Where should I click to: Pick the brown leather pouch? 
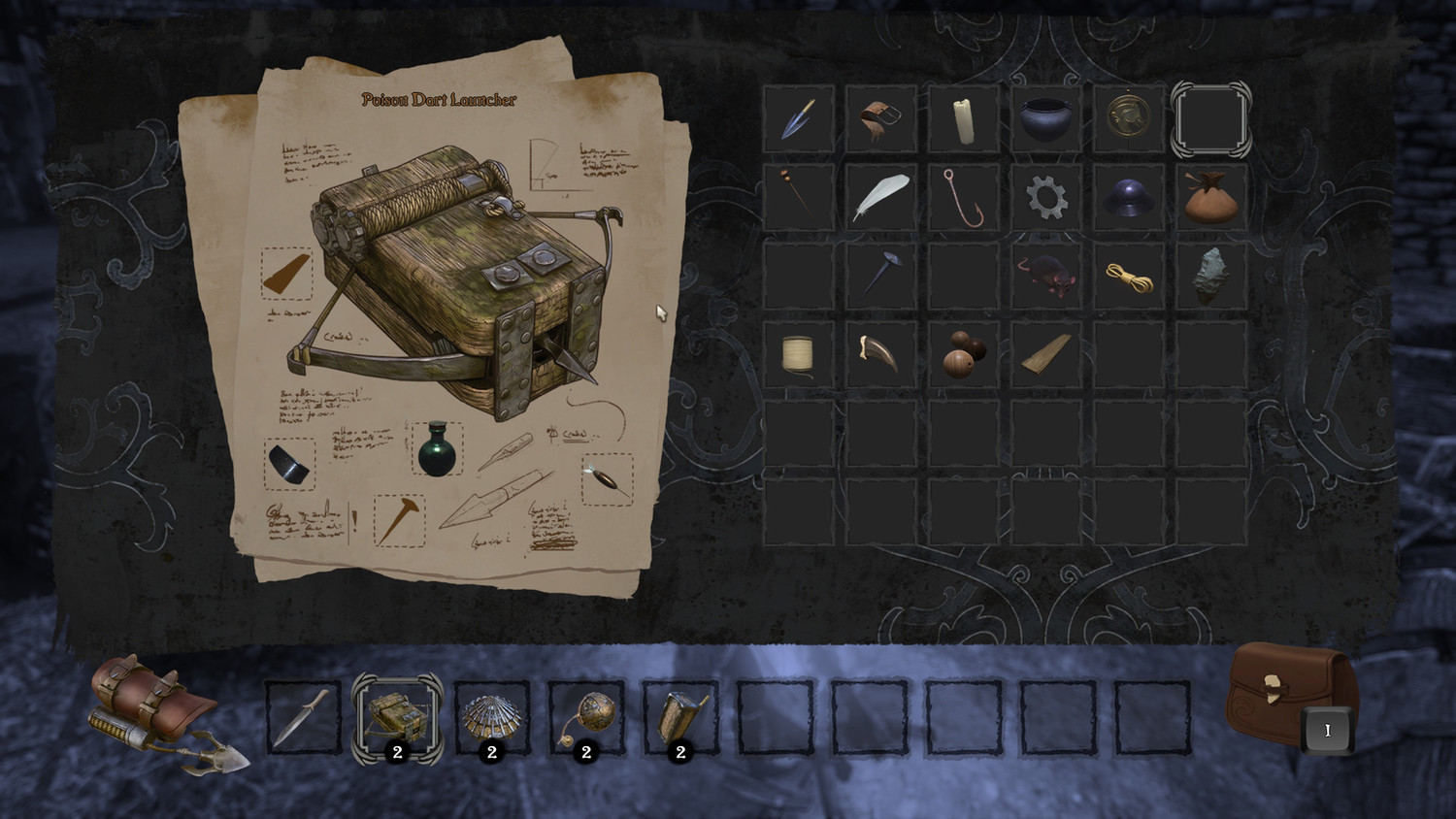pos(1210,197)
